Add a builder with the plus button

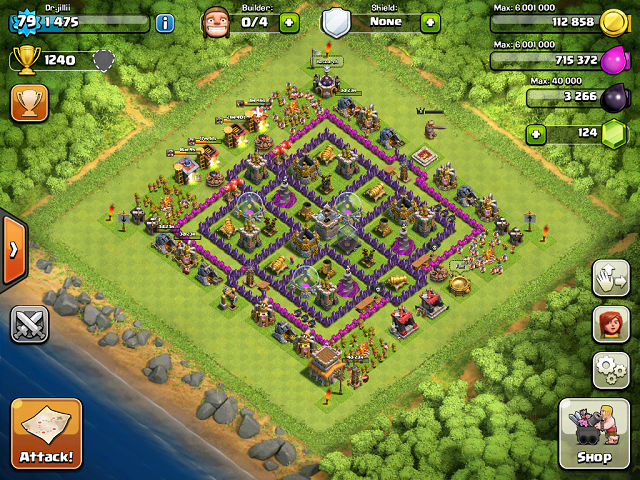coord(289,22)
